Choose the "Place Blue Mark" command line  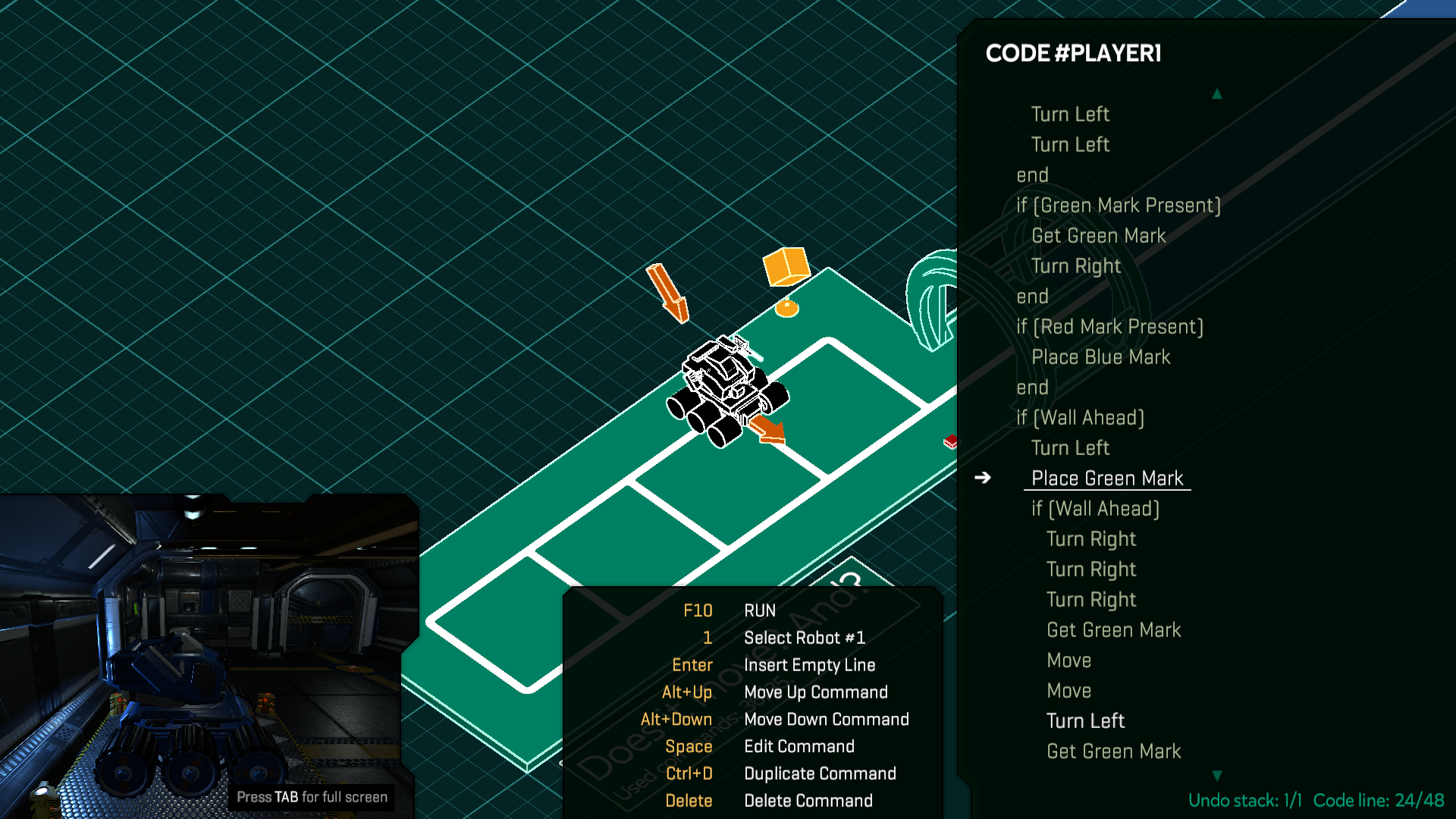tap(1100, 357)
